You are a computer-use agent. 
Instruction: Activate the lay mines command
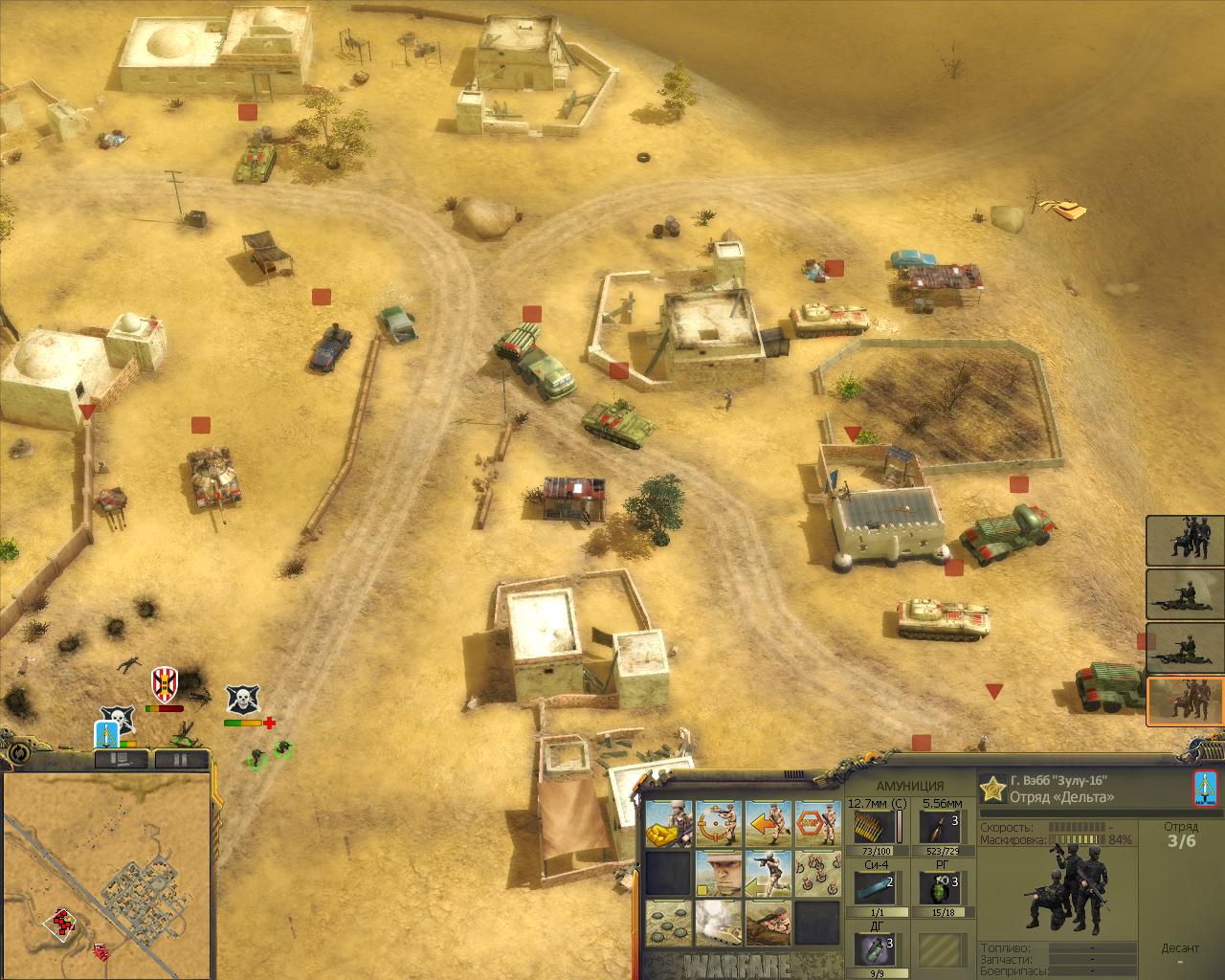tap(668, 924)
